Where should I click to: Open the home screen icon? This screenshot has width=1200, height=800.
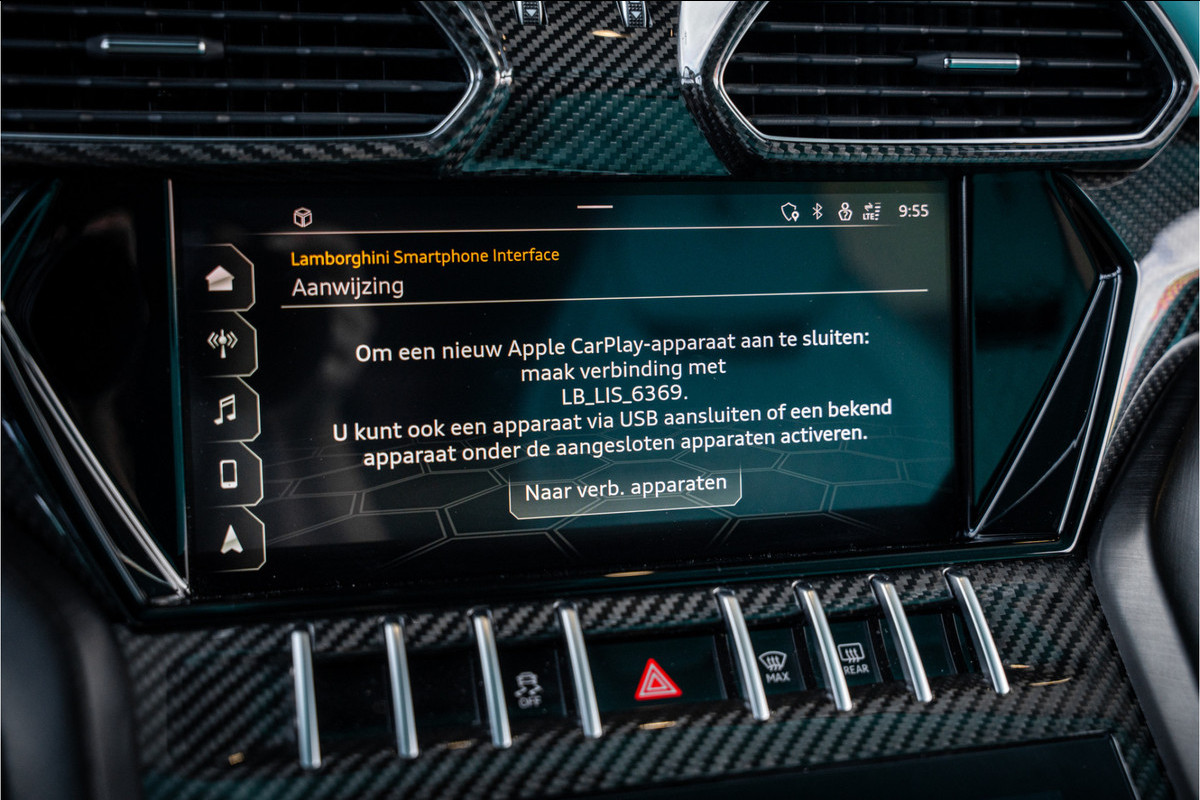coord(221,280)
